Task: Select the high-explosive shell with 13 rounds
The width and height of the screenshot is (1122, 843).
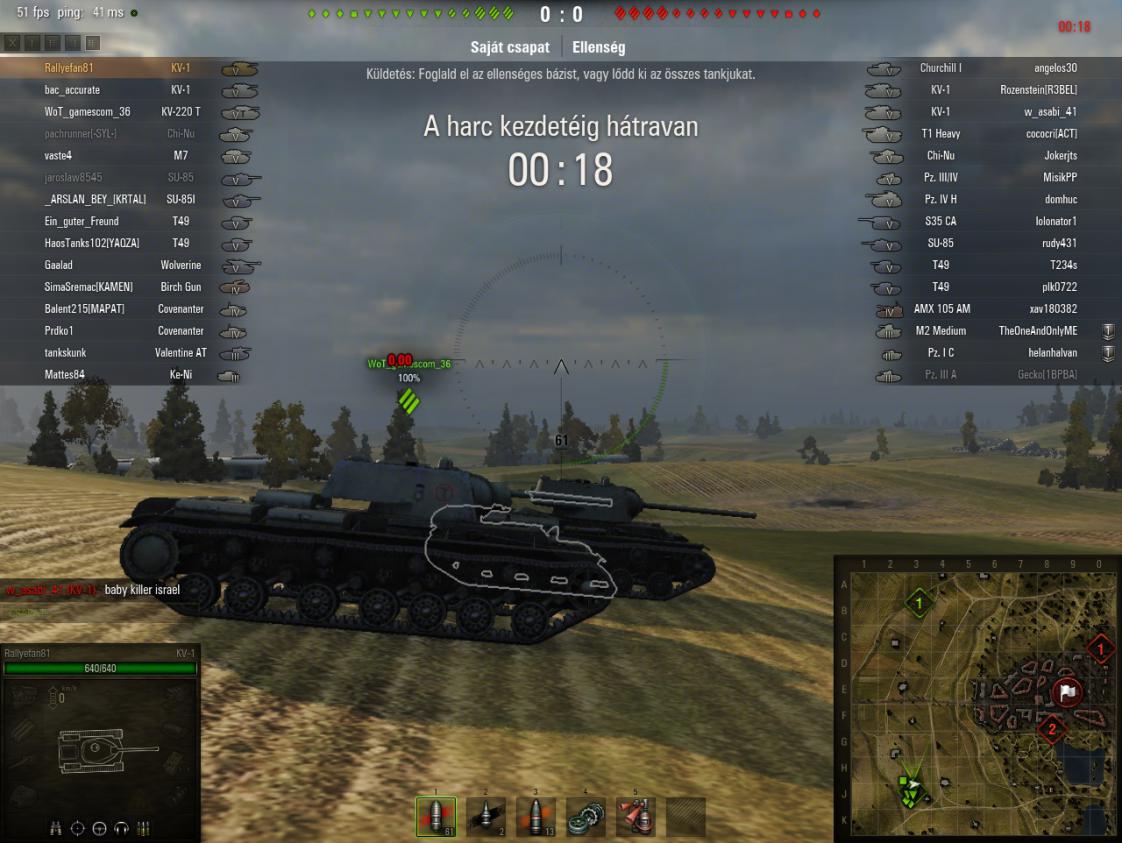Action: (x=536, y=817)
